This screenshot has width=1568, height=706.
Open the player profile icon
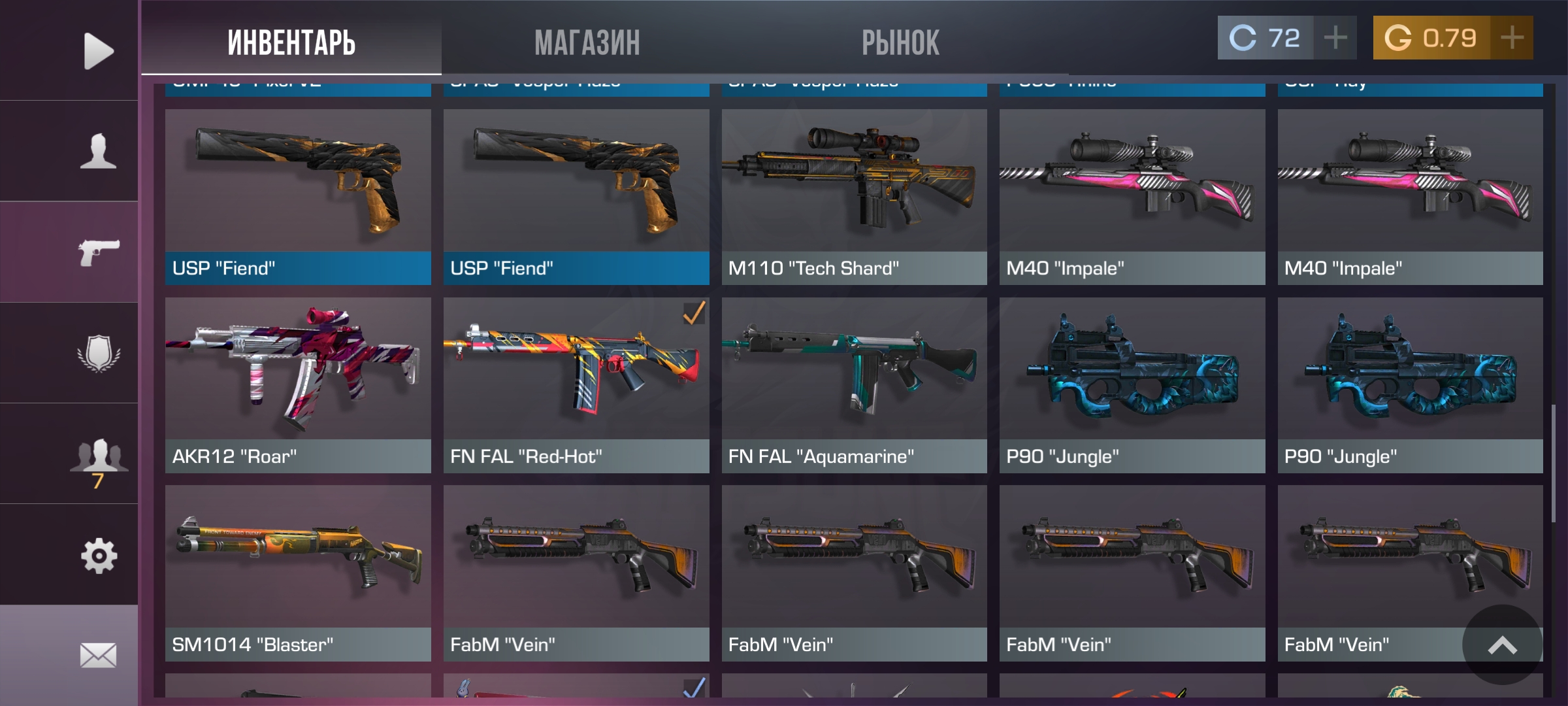point(98,152)
